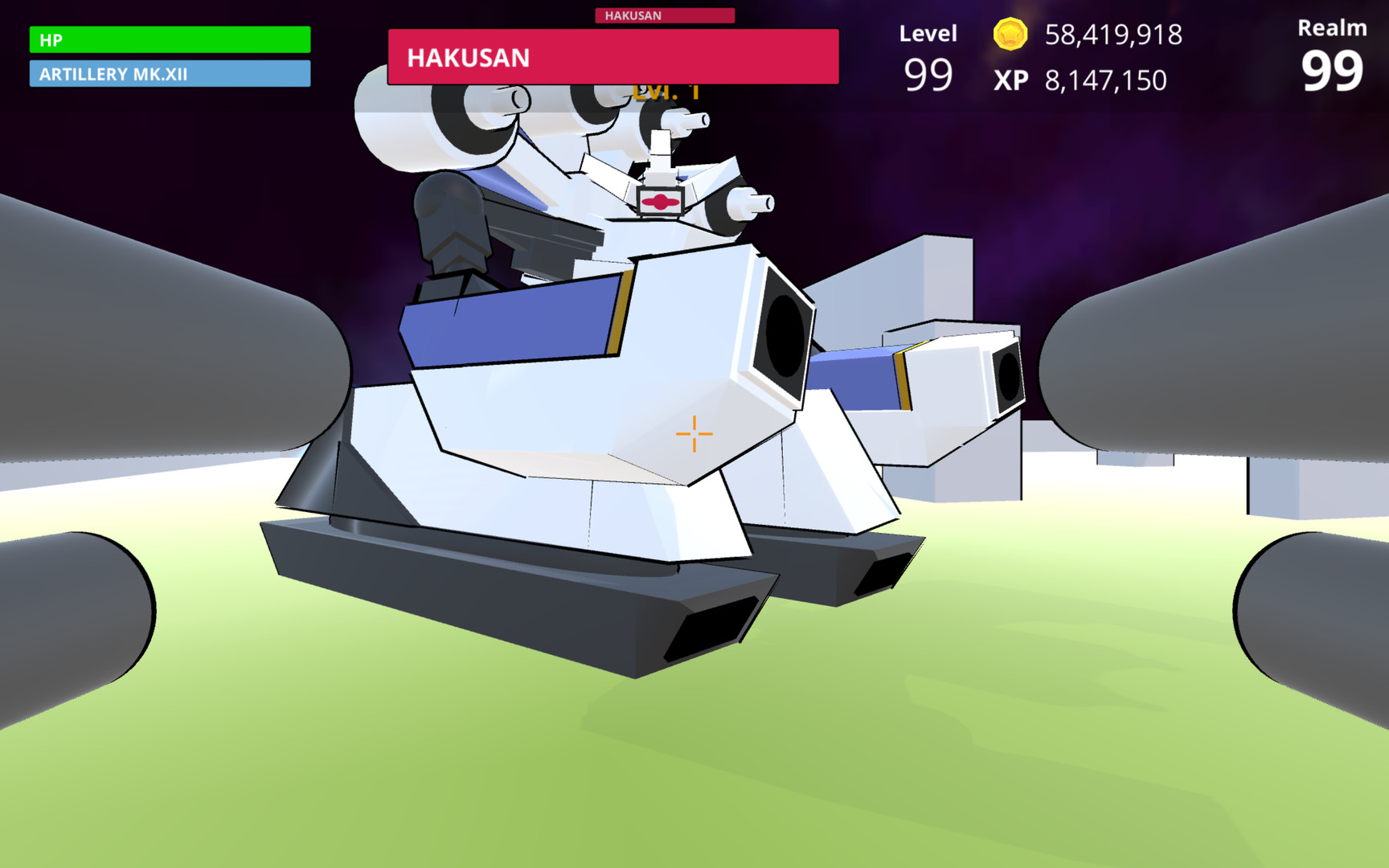1389x868 pixels.
Task: Click the red emblem badge on HAKUSAN's turret
Action: pyautogui.click(x=661, y=201)
